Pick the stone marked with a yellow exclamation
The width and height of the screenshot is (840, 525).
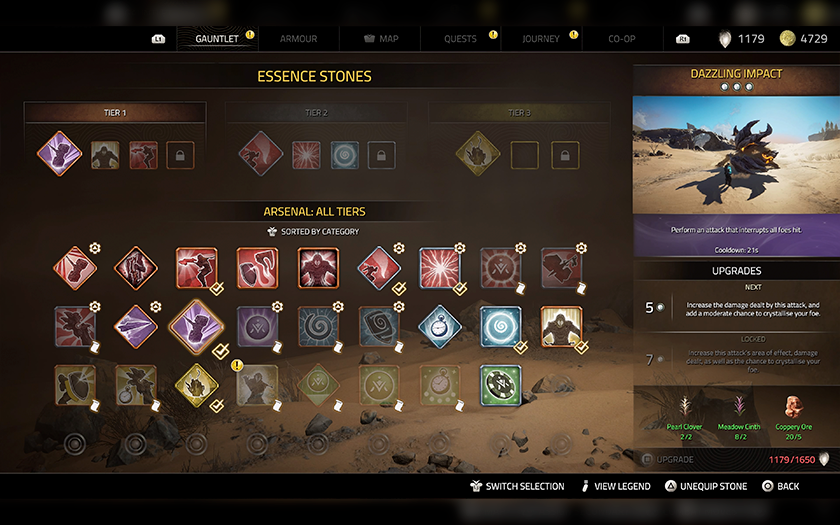[x=257, y=385]
